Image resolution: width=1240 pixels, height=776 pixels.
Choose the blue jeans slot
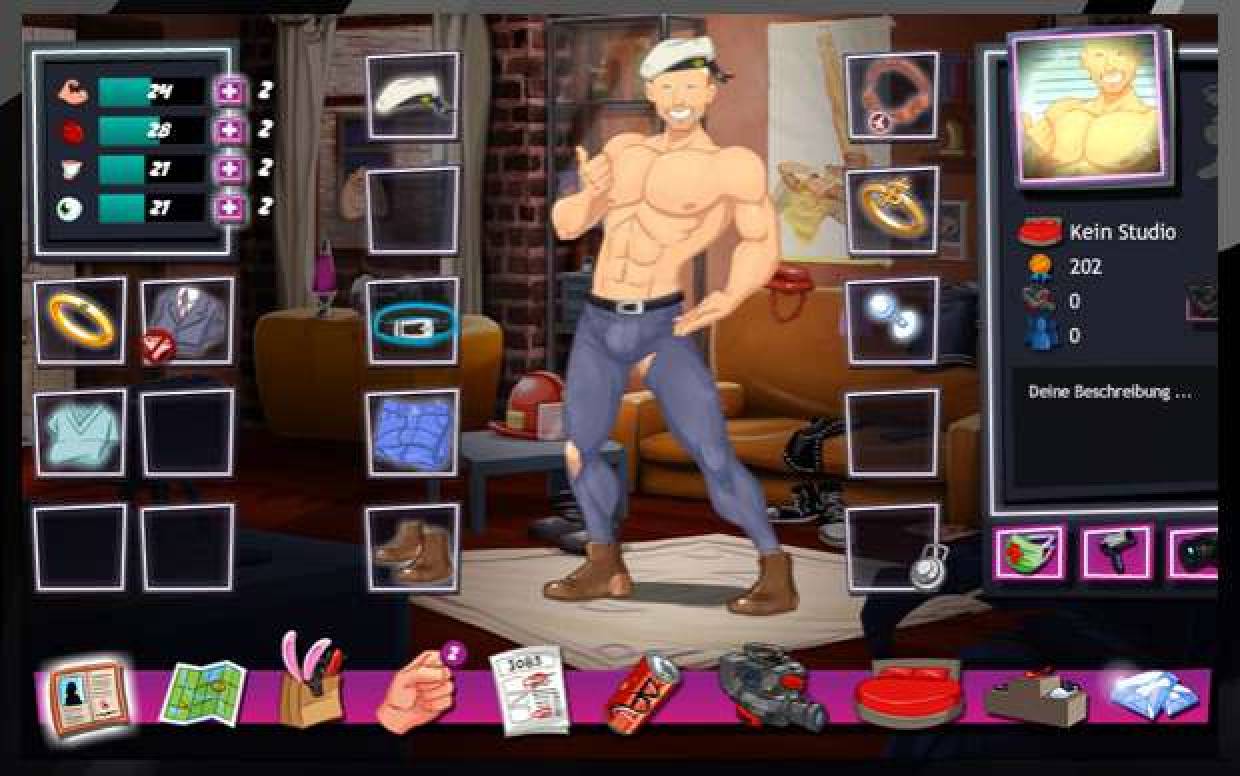click(x=412, y=433)
